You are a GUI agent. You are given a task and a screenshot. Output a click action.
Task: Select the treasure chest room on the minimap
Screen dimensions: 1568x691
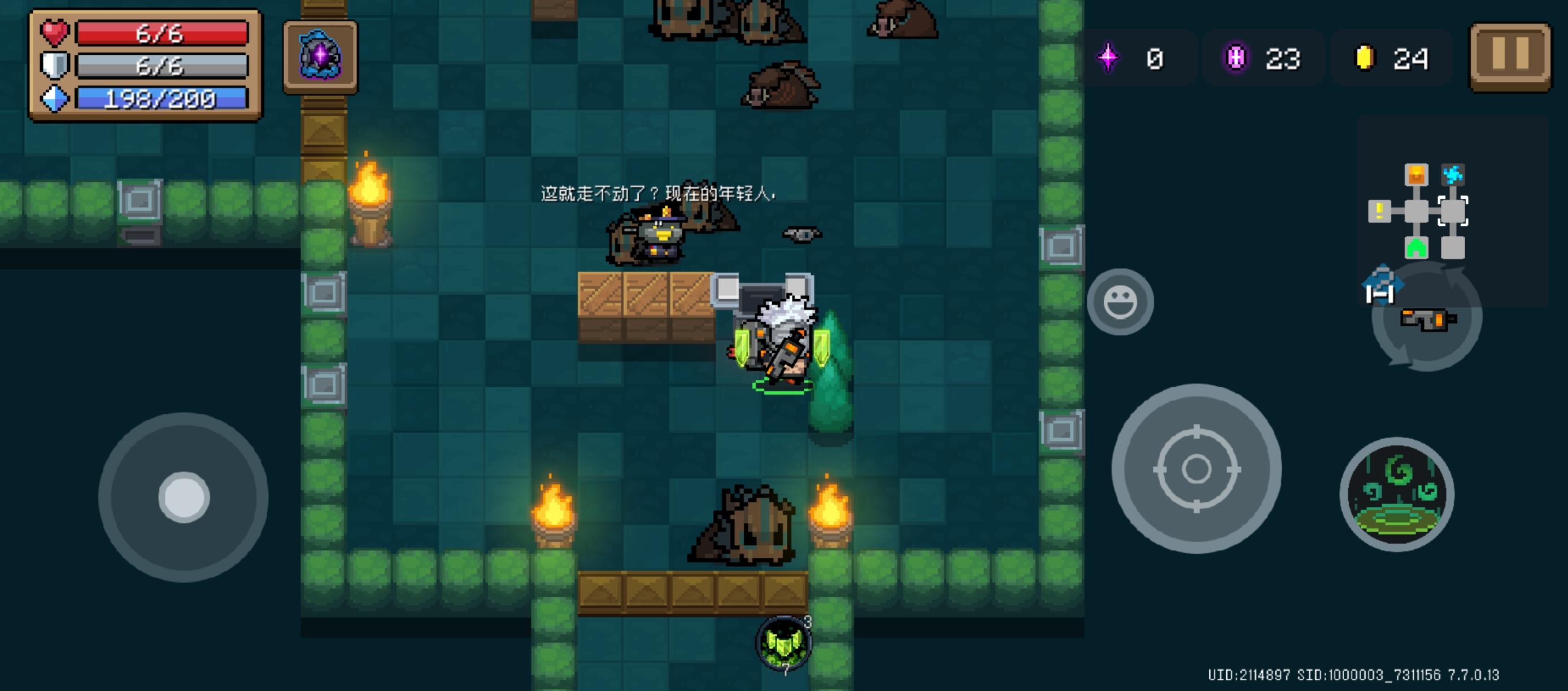click(1416, 174)
